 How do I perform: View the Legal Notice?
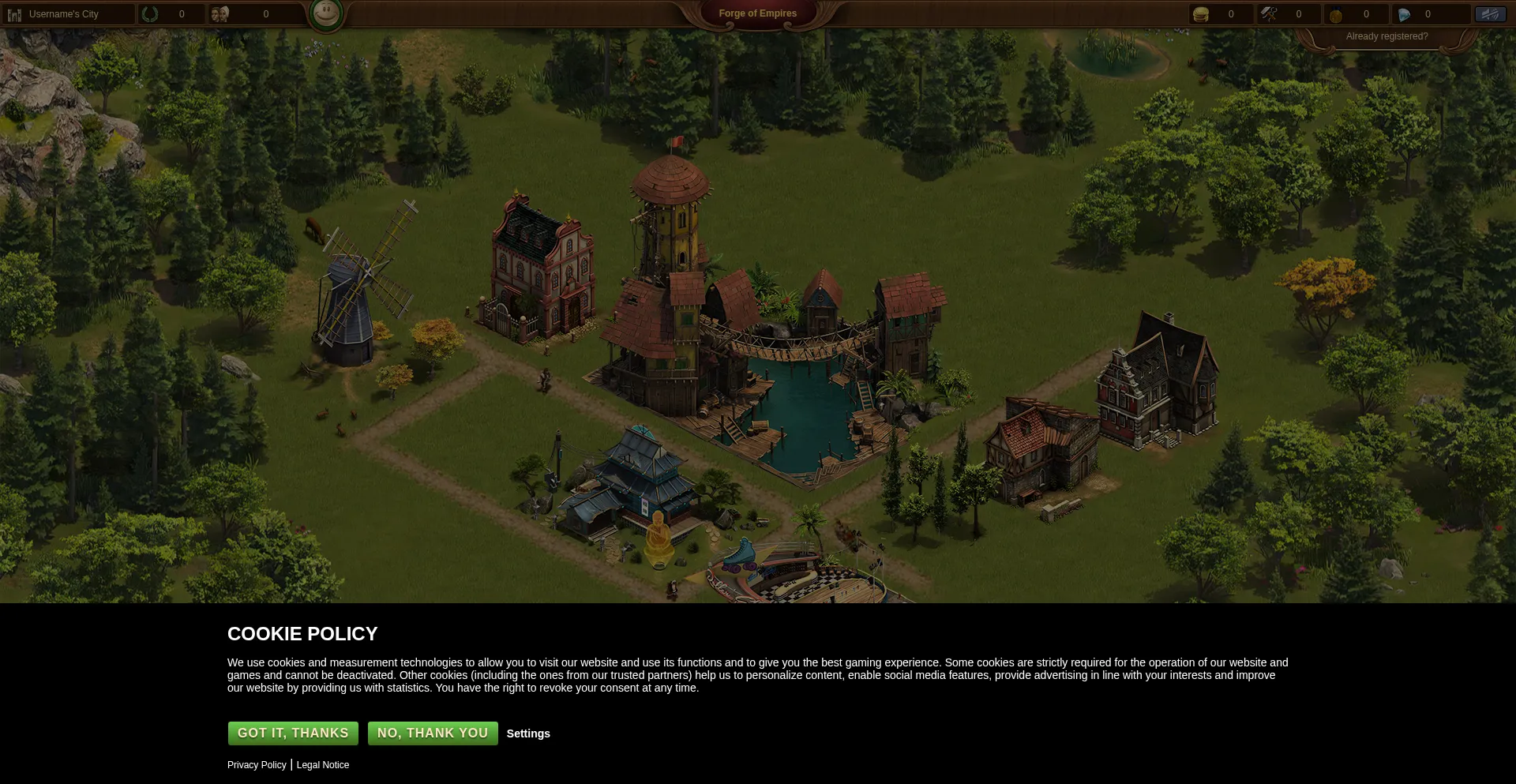point(323,765)
